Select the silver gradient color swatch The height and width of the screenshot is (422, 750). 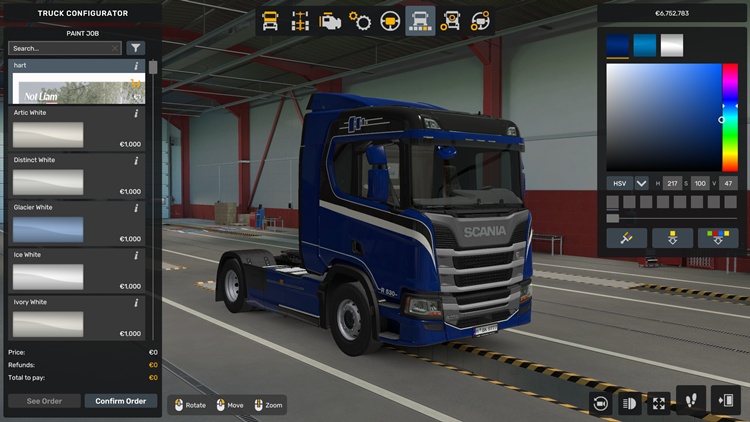pyautogui.click(x=672, y=46)
